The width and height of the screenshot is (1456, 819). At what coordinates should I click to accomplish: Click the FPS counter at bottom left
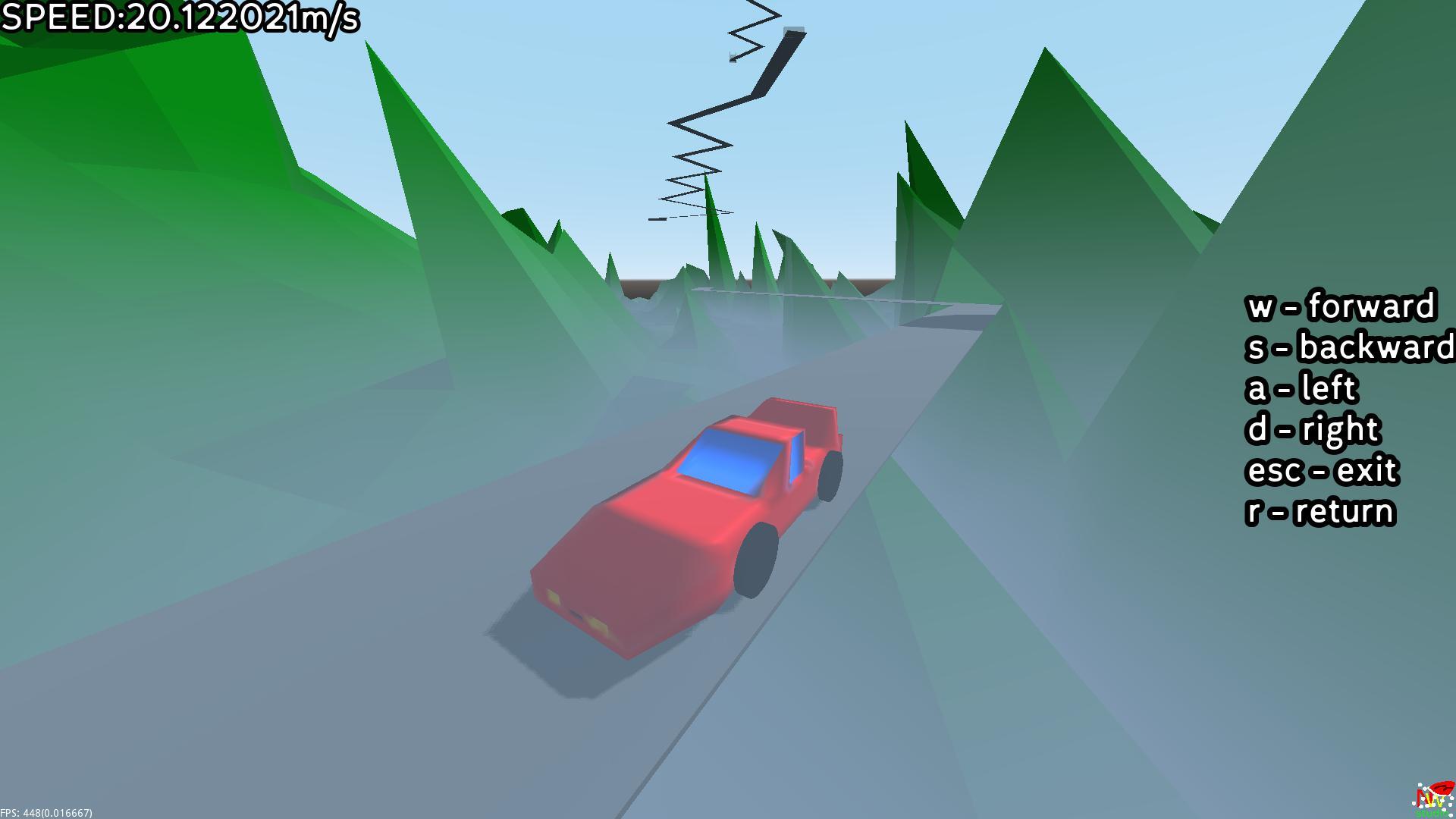click(x=45, y=811)
